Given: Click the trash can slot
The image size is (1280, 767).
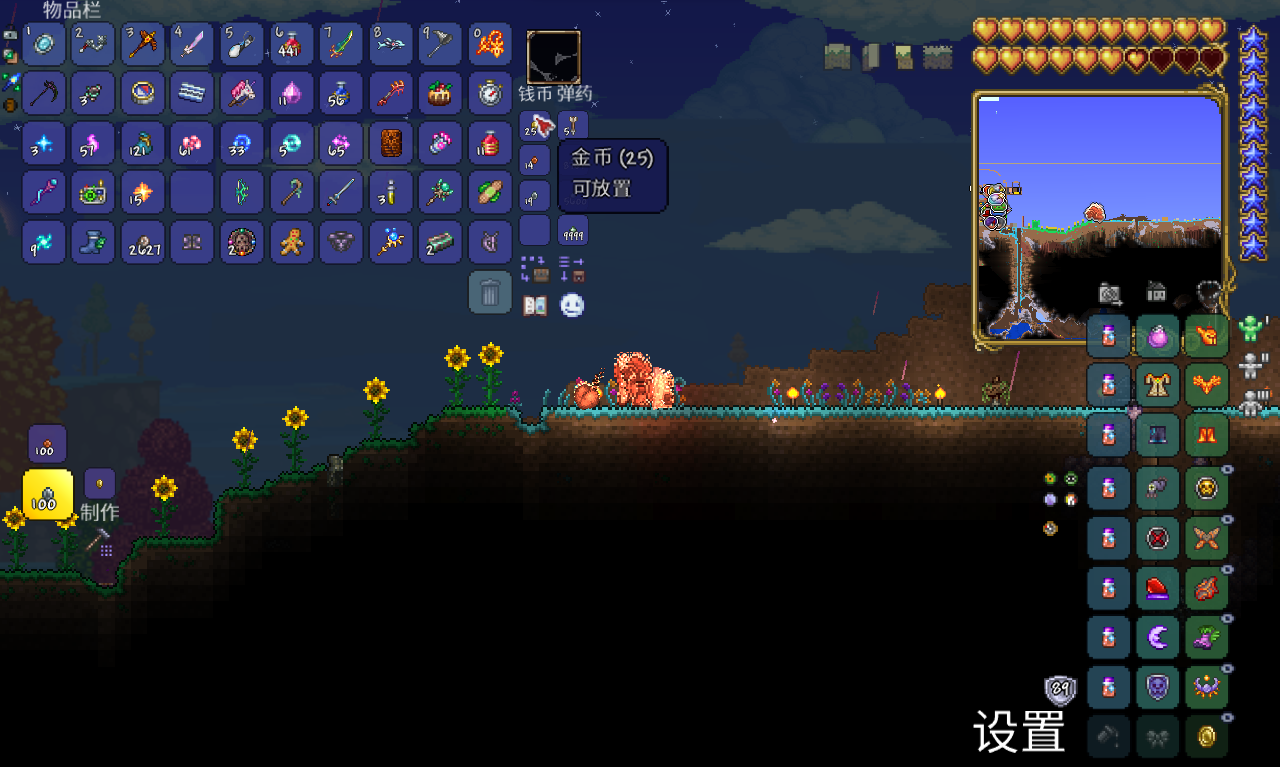Looking at the screenshot, I should click(490, 293).
